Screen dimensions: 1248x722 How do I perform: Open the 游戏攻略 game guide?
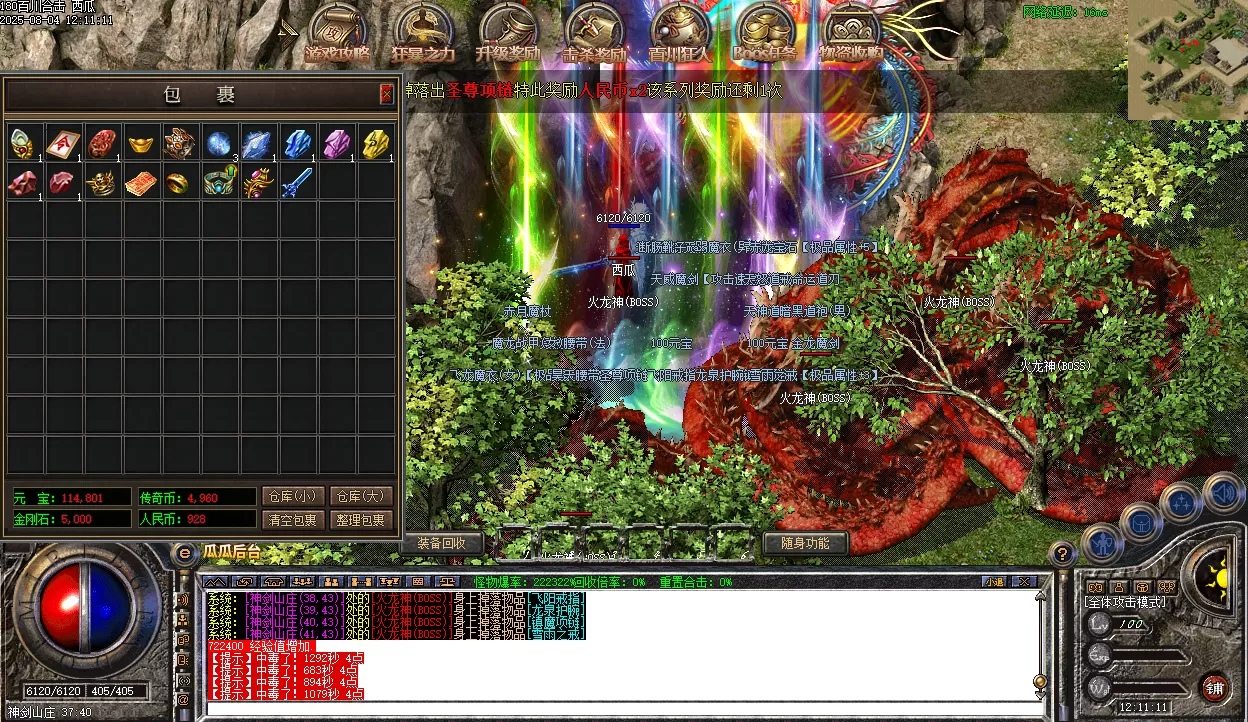339,36
